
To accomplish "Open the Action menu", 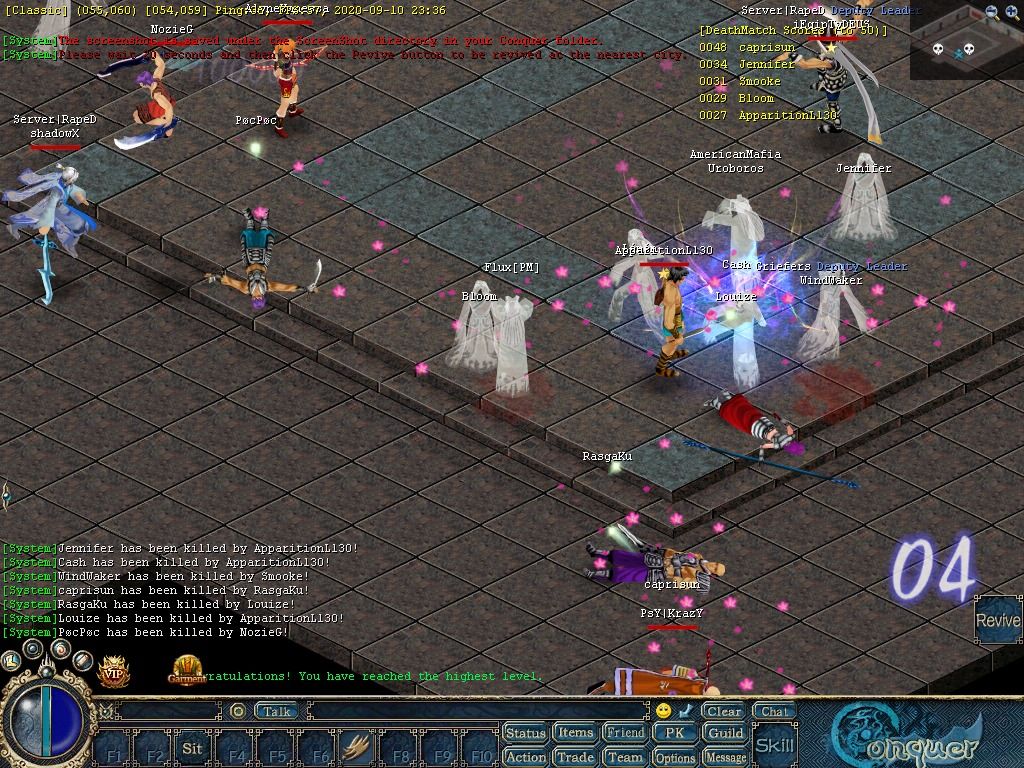I will coord(525,757).
